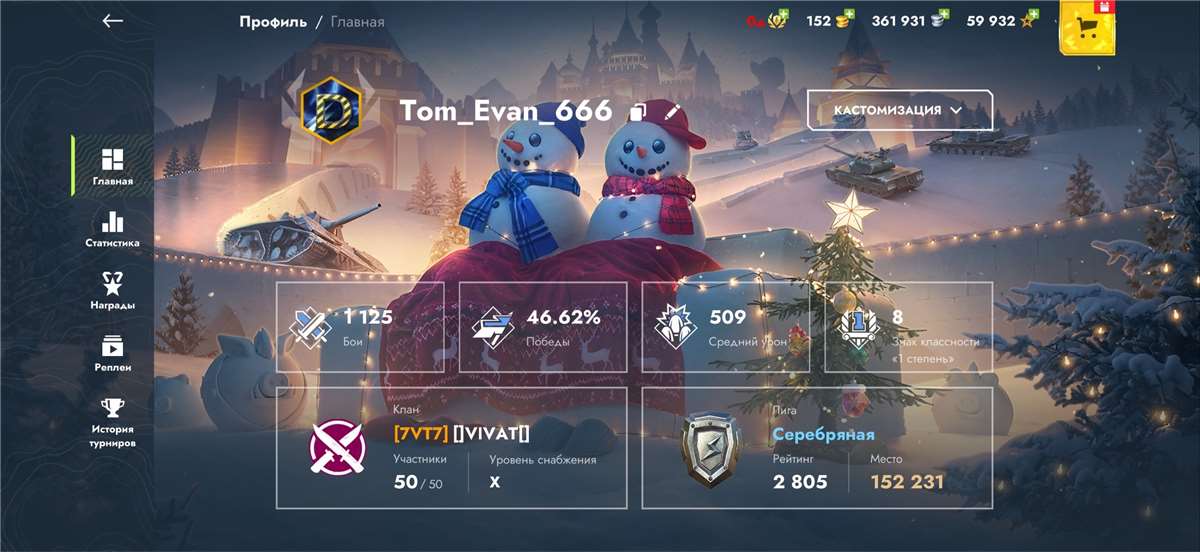This screenshot has height=552, width=1200.
Task: Edit nickname with the pencil icon
Action: (x=671, y=111)
